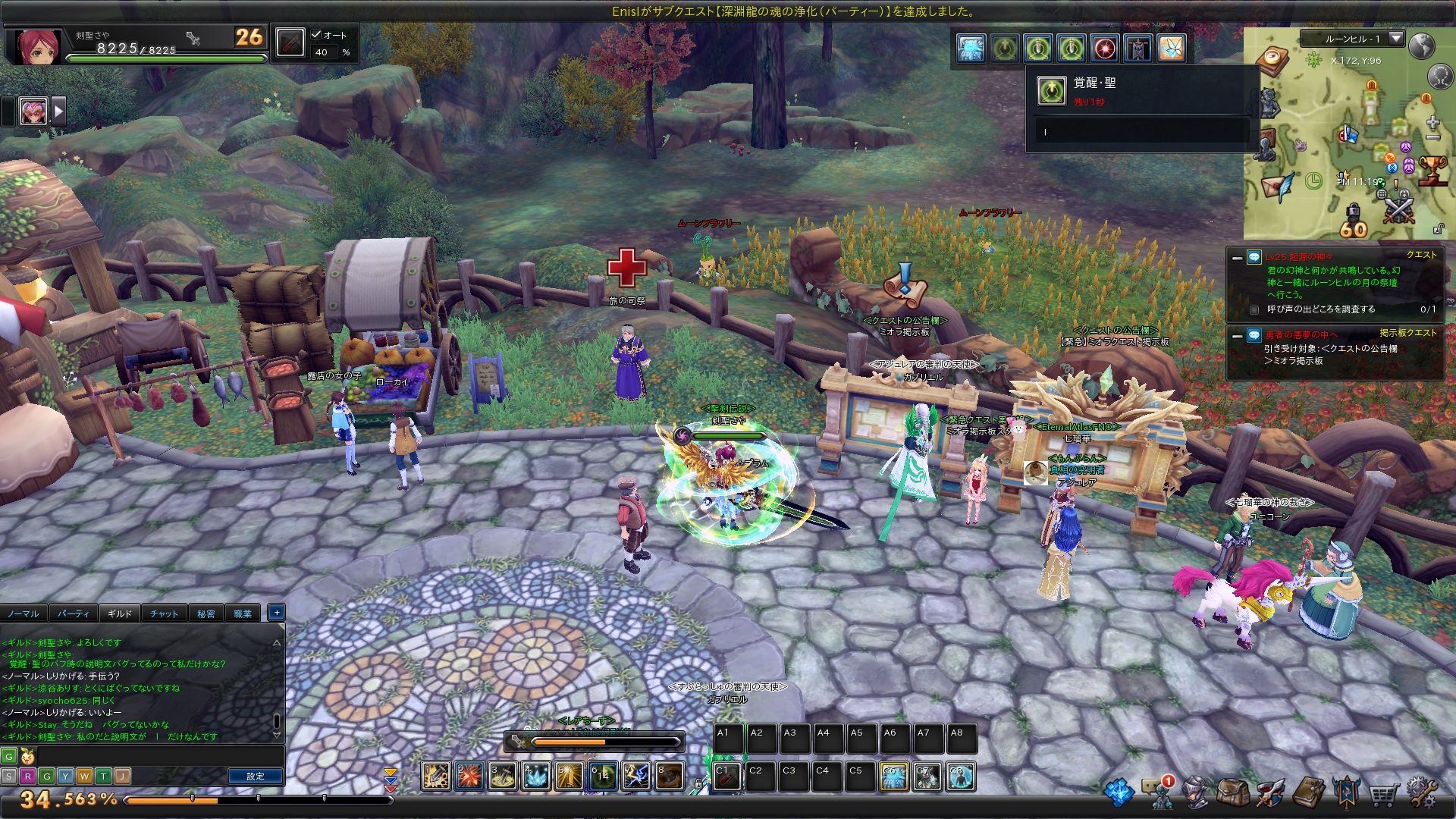
Task: Collapse the Lv25 起源の神々 quest entry
Action: click(1237, 258)
